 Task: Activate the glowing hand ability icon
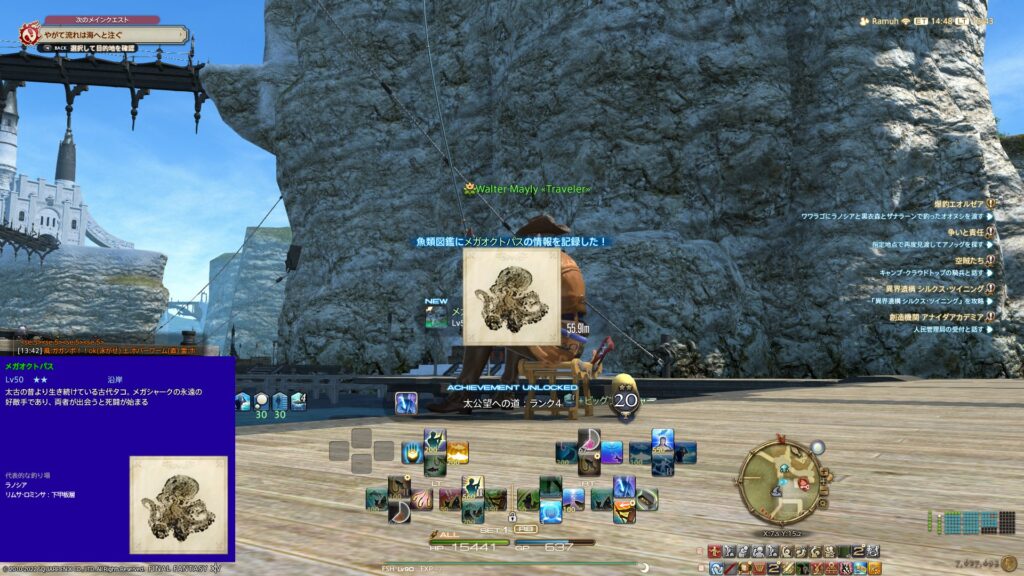click(410, 452)
